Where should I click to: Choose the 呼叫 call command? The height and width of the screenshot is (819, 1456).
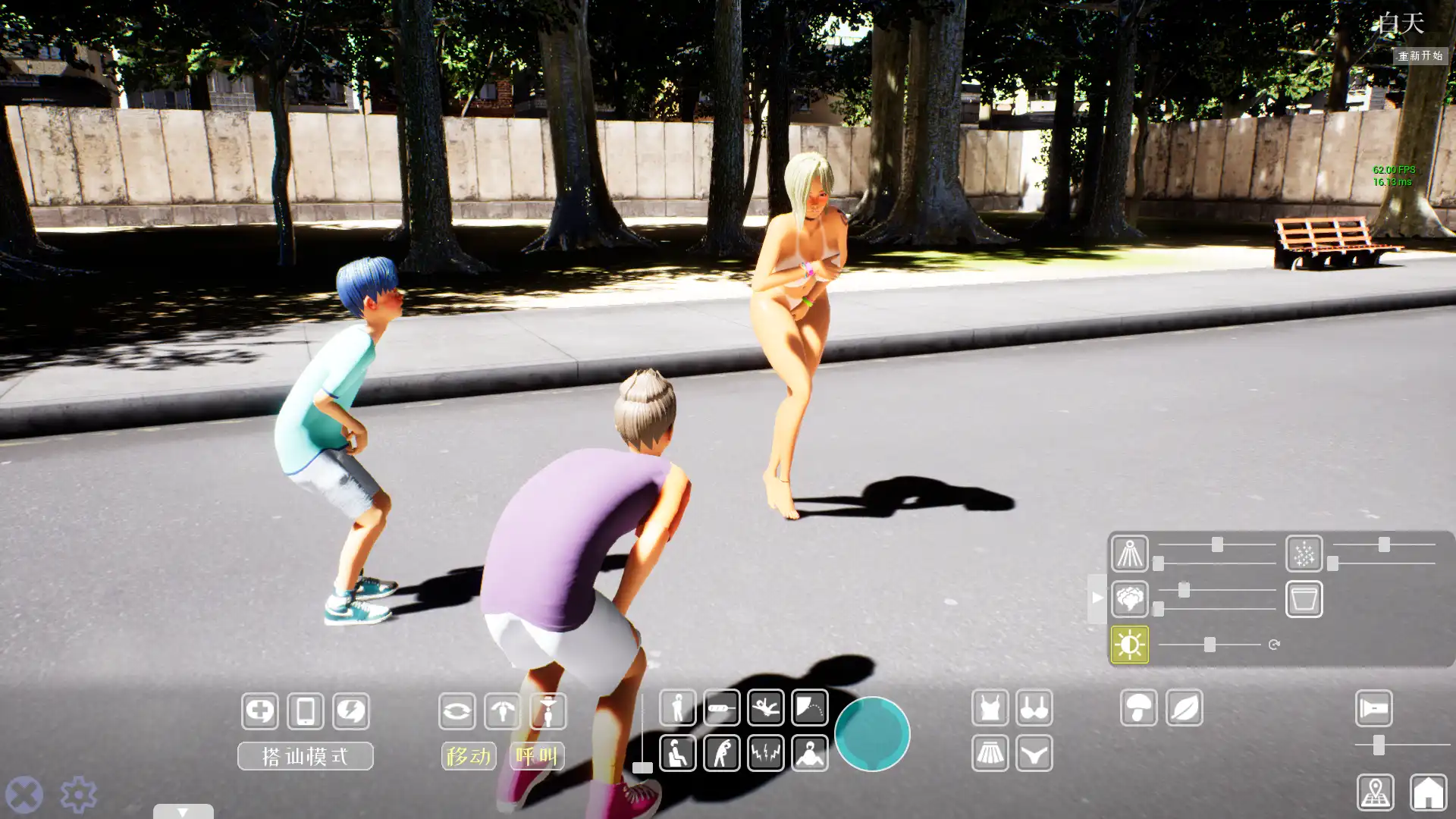tap(537, 756)
